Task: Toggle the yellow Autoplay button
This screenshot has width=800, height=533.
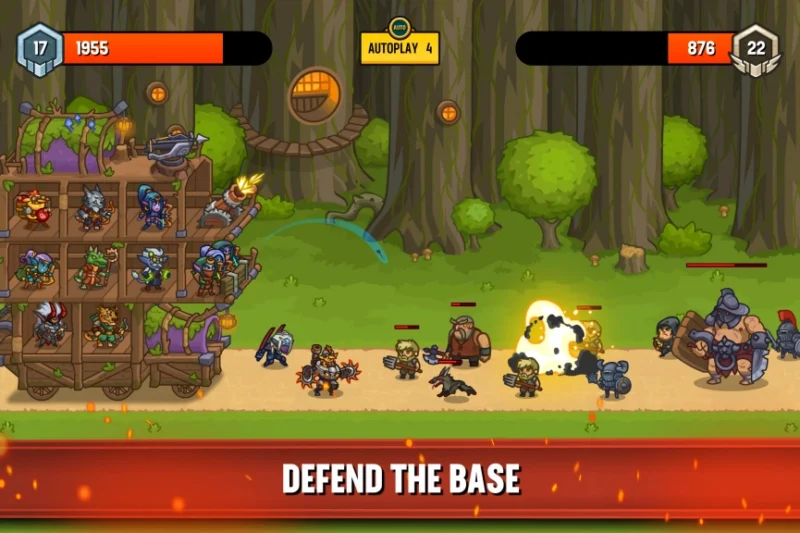Action: point(400,47)
